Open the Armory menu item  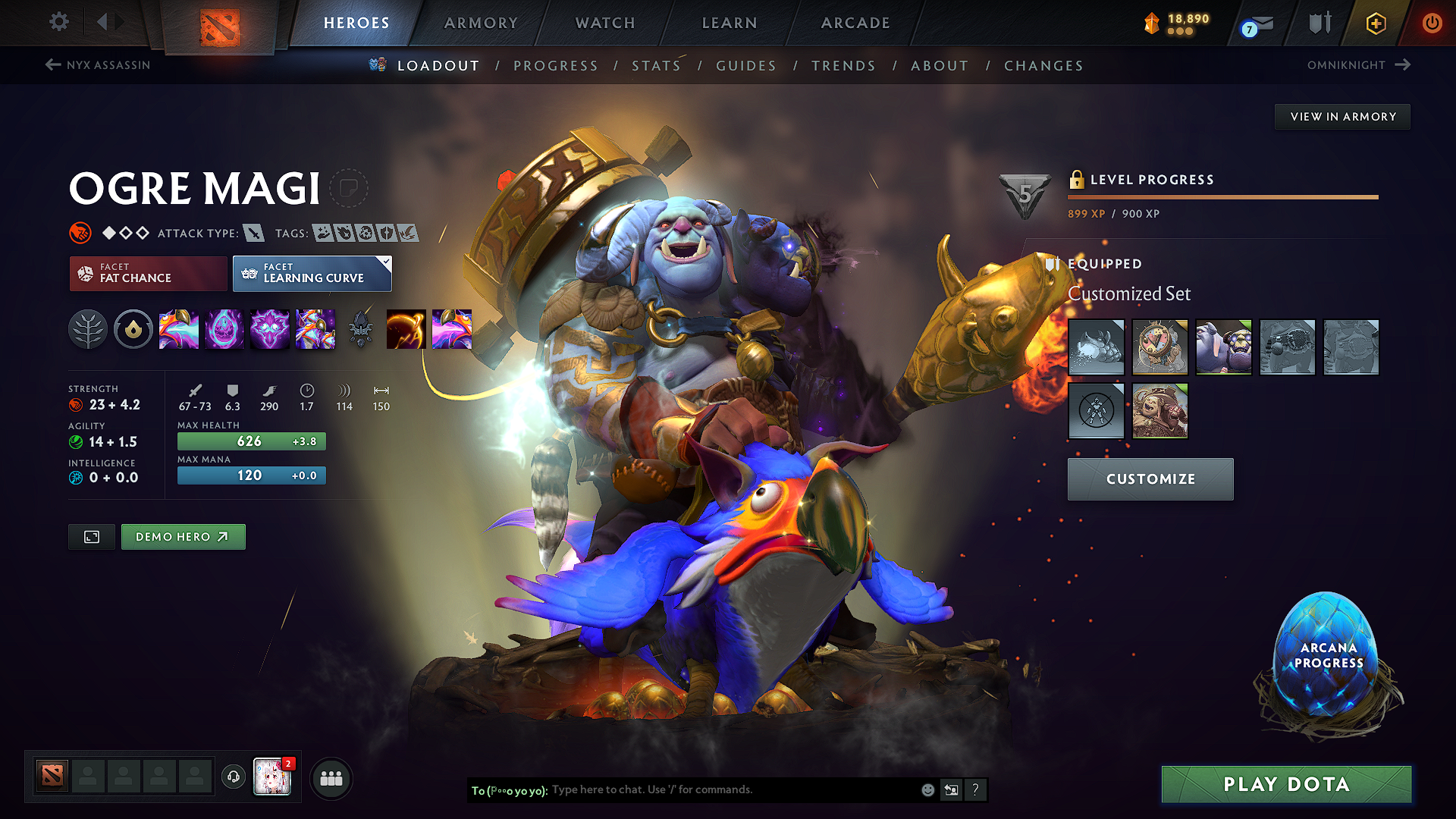tap(481, 23)
